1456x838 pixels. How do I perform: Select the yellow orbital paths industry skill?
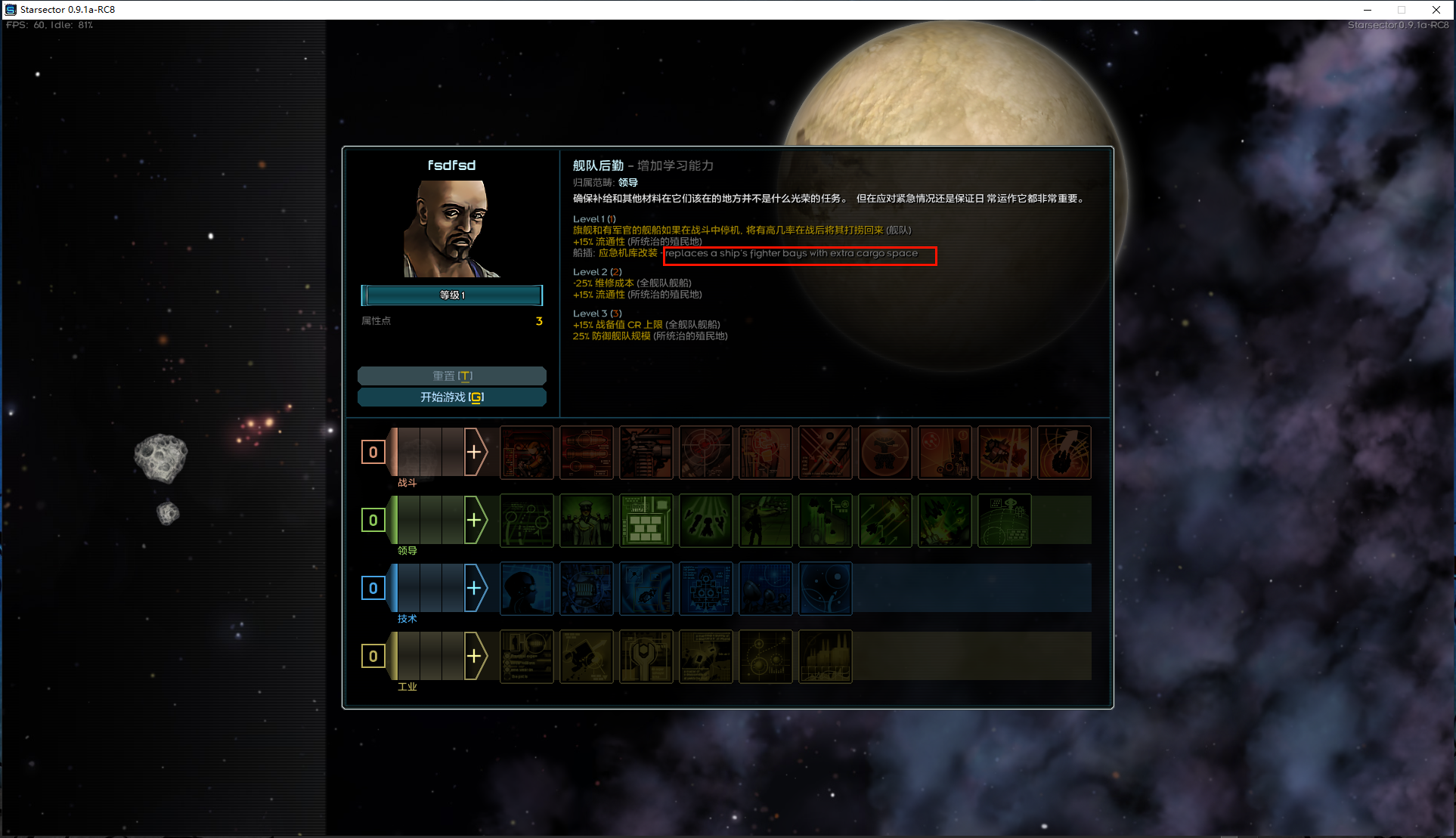(765, 657)
